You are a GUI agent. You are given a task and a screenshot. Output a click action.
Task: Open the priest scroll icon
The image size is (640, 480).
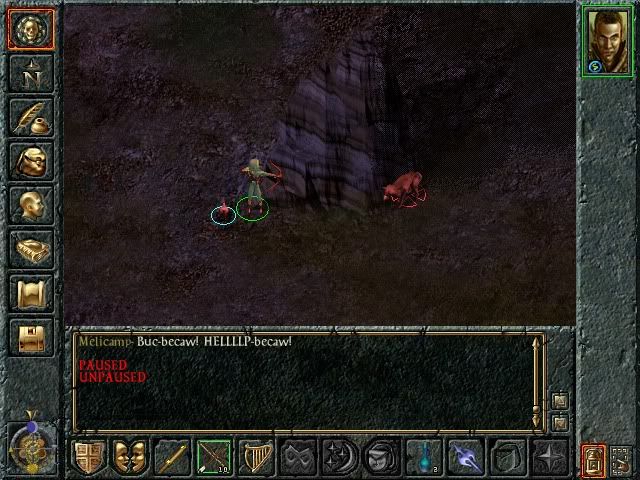(x=30, y=293)
